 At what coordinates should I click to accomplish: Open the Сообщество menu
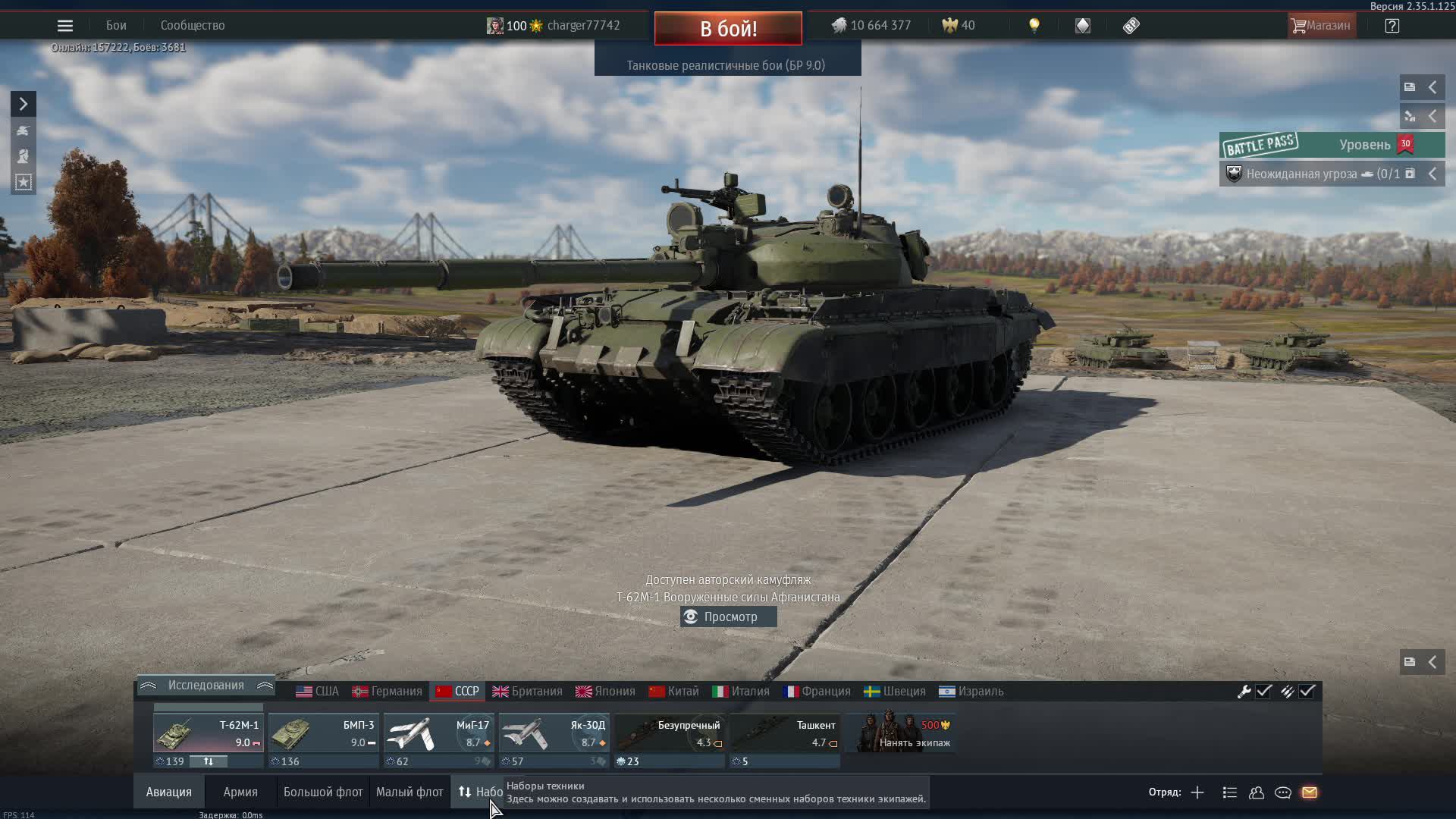192,25
